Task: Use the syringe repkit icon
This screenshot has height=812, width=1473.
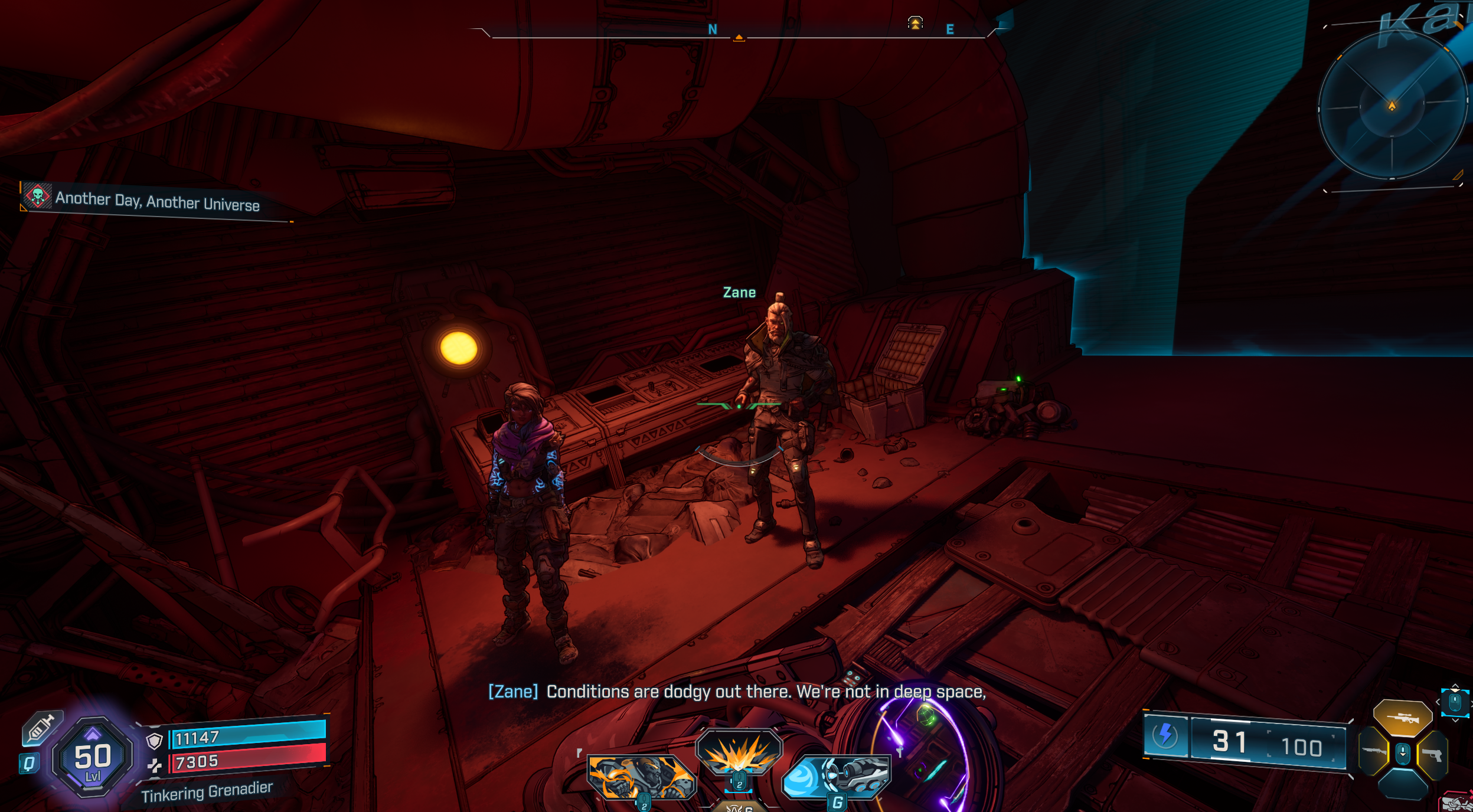Action: 41,727
